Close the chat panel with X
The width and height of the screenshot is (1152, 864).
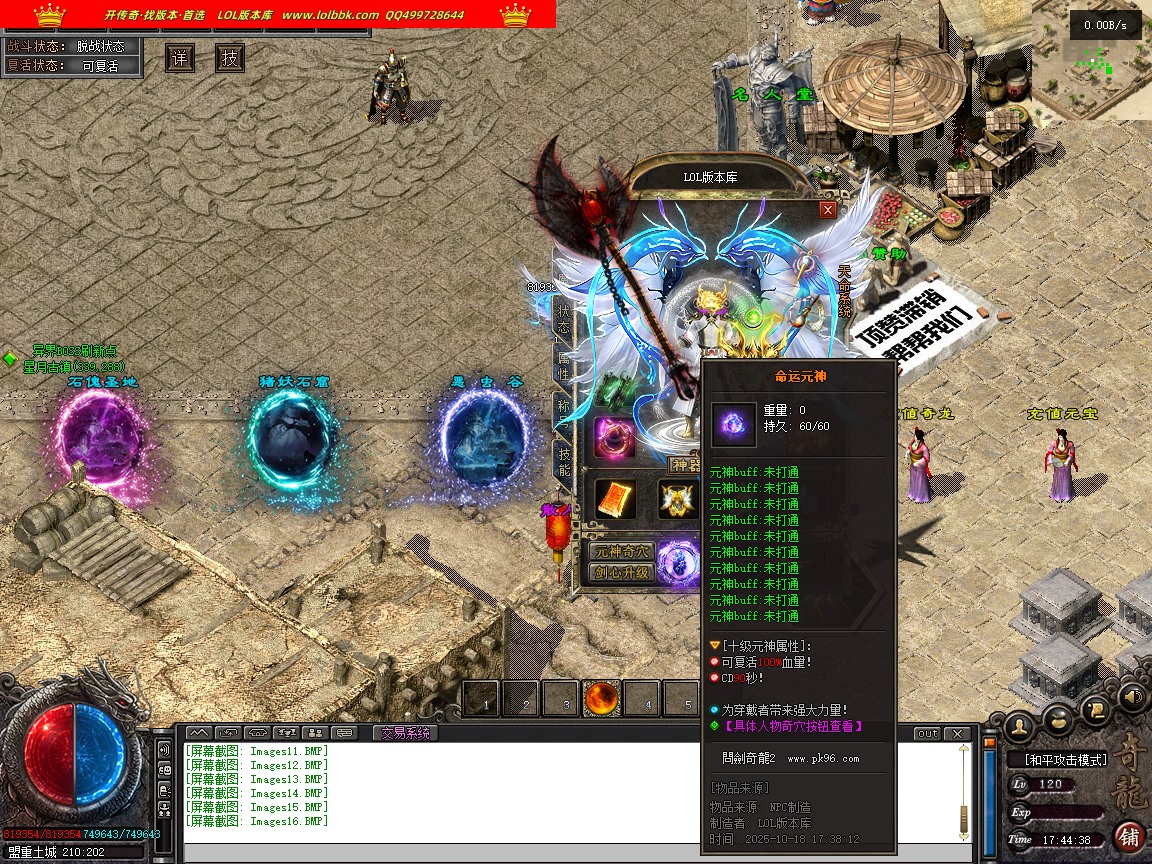958,734
